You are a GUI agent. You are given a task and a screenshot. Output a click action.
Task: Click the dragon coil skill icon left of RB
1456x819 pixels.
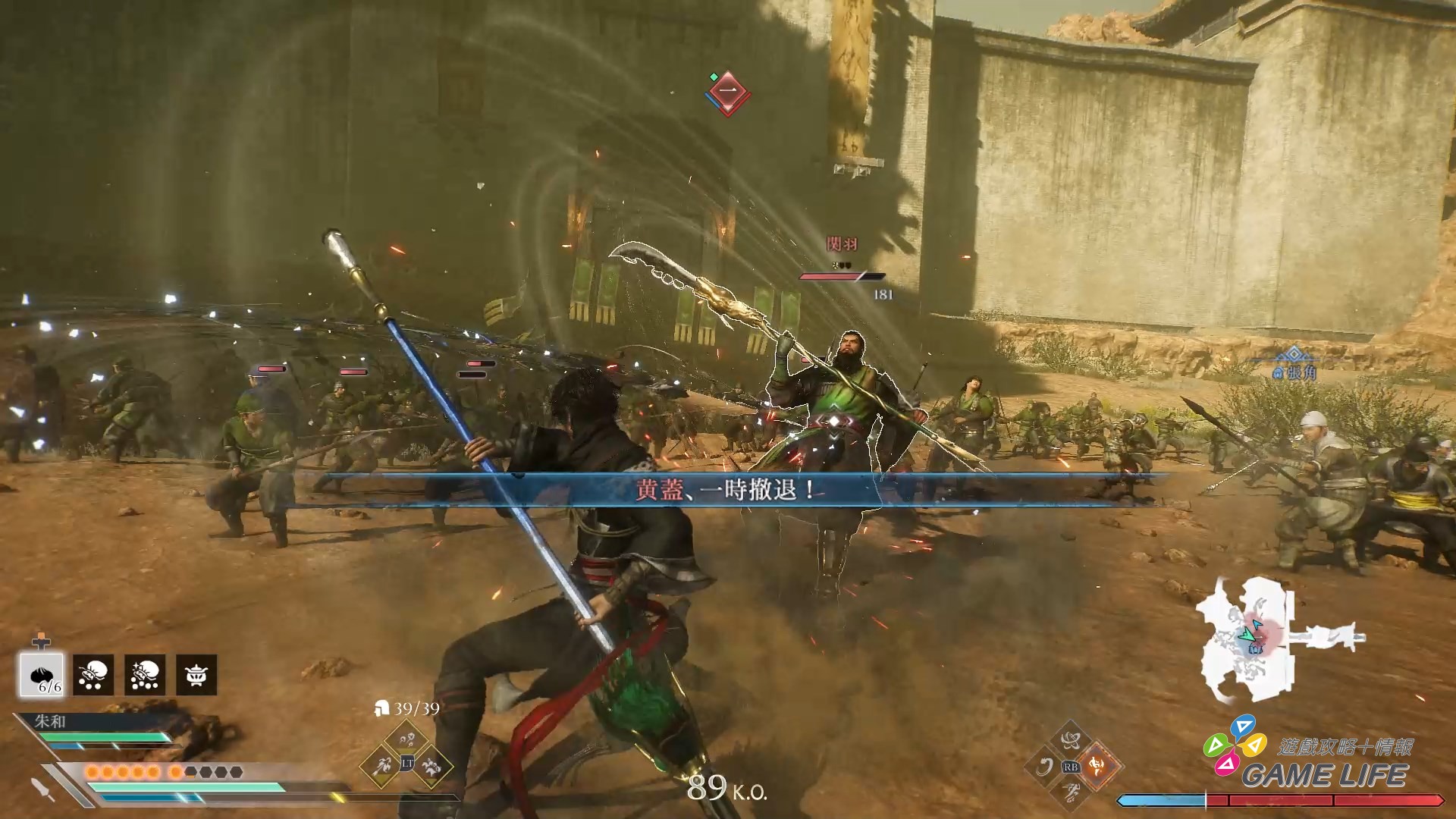[1045, 766]
